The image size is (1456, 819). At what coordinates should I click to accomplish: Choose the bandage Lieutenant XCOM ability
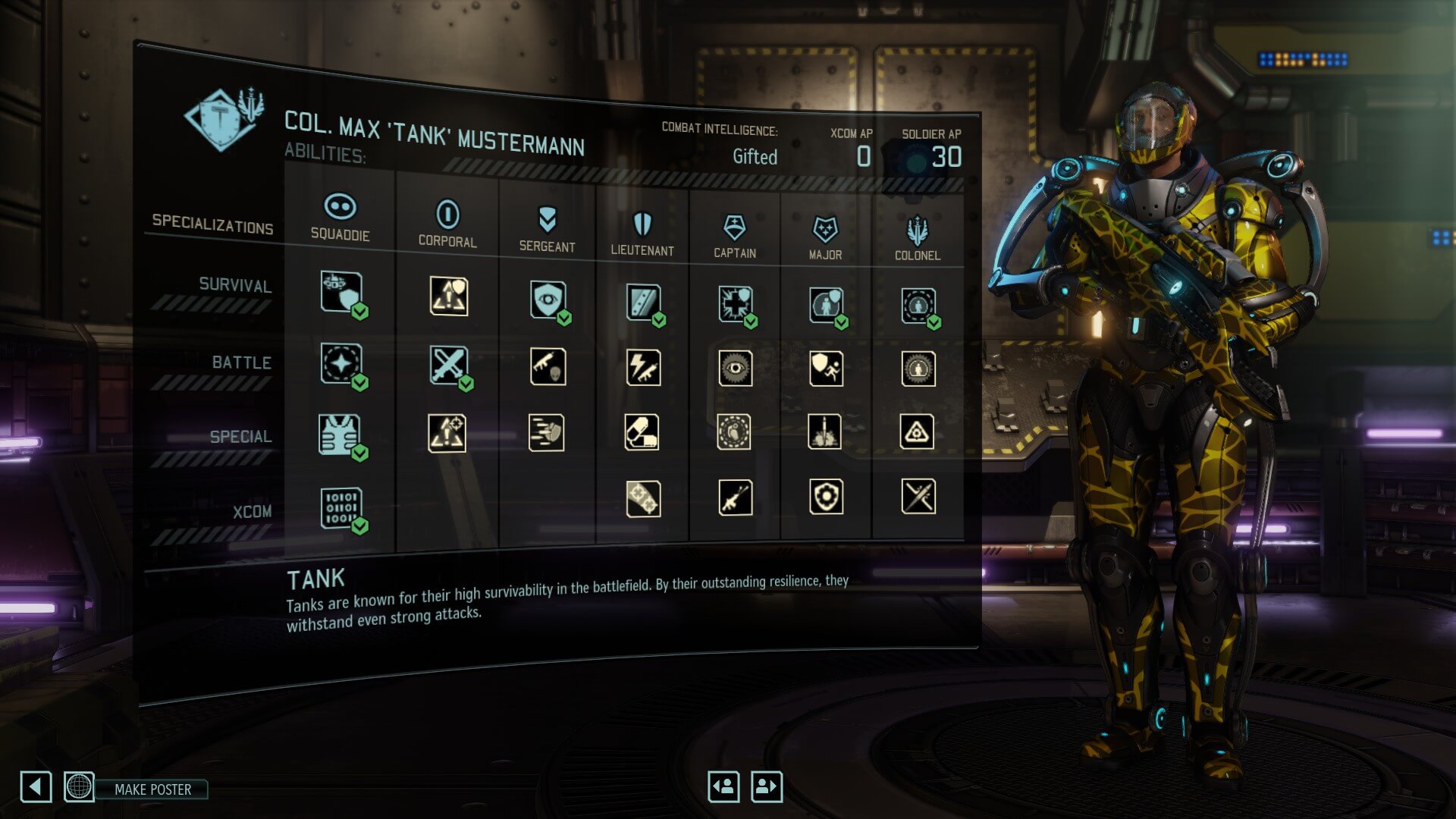643,499
